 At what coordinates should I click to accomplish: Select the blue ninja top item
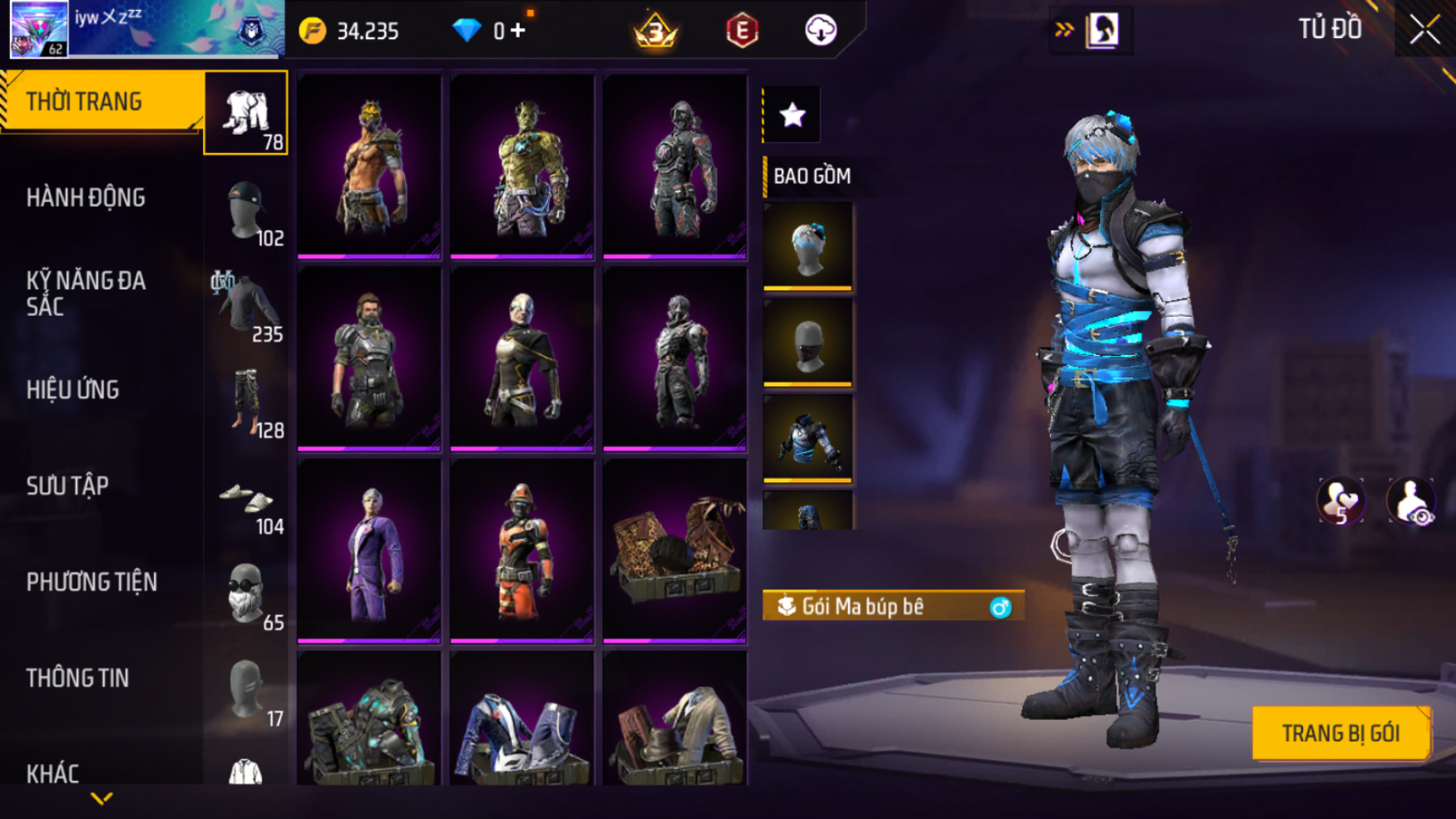(x=807, y=438)
